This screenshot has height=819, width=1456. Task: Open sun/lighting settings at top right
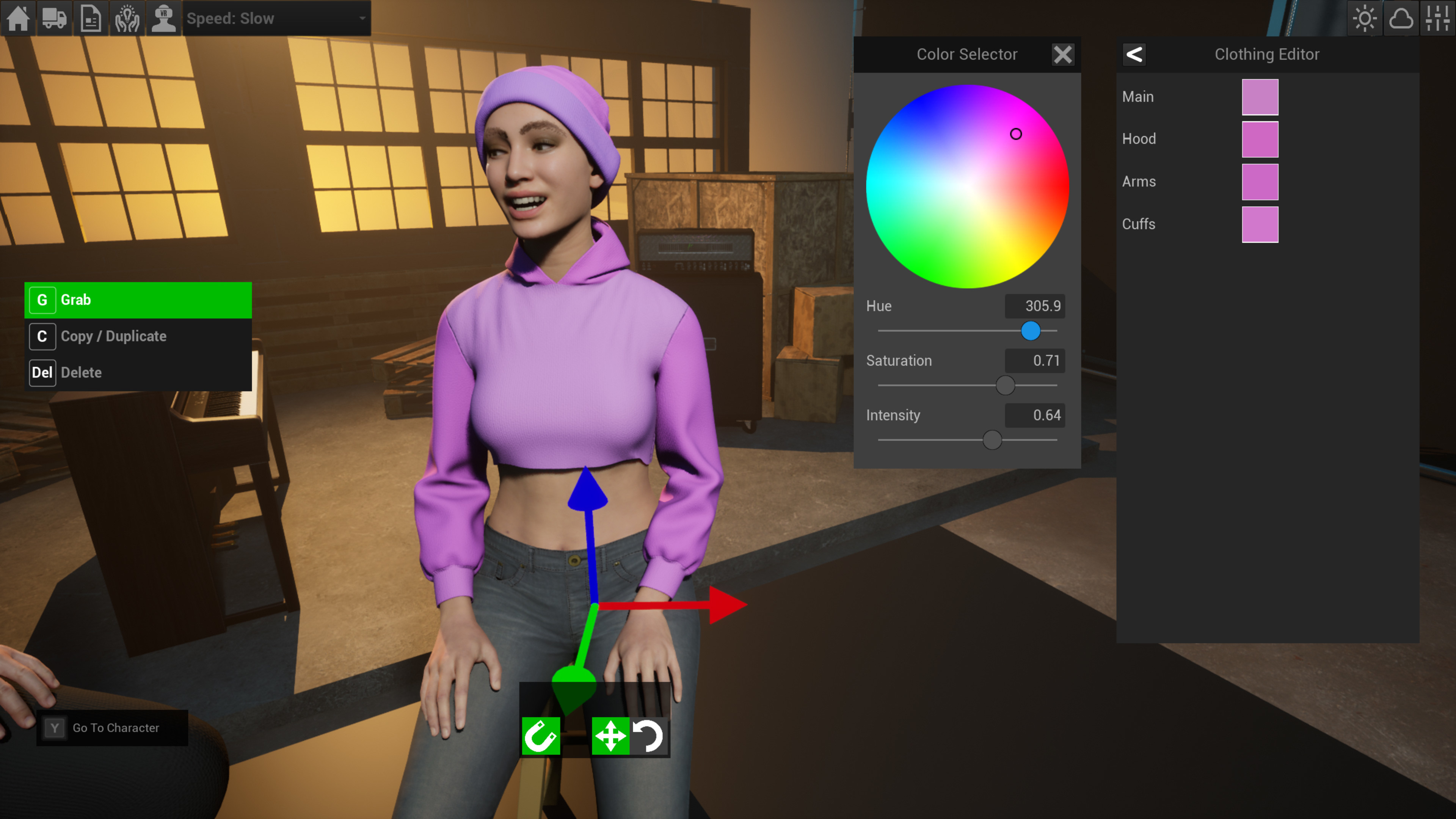1365,18
